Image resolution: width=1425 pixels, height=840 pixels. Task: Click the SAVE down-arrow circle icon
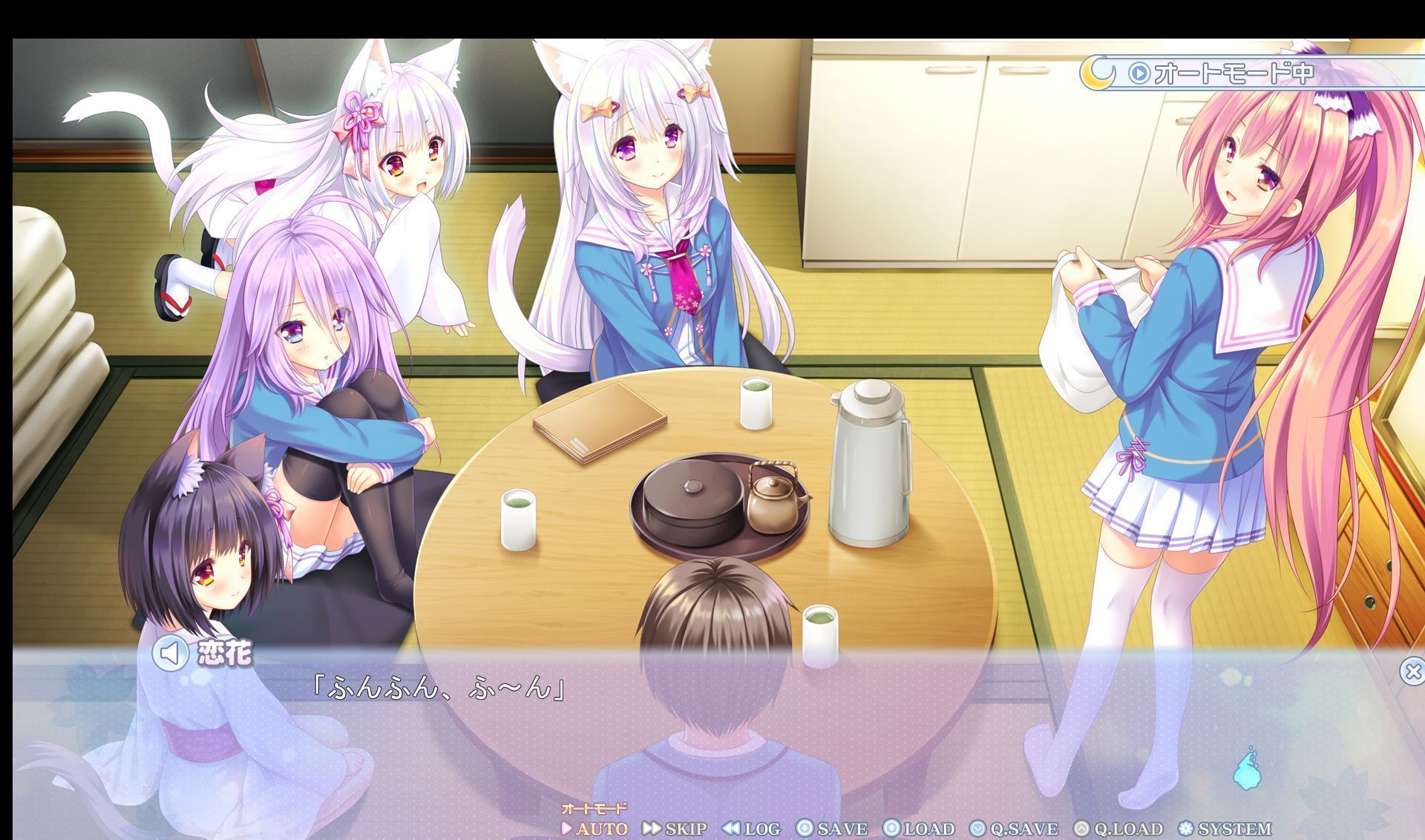pos(803,829)
